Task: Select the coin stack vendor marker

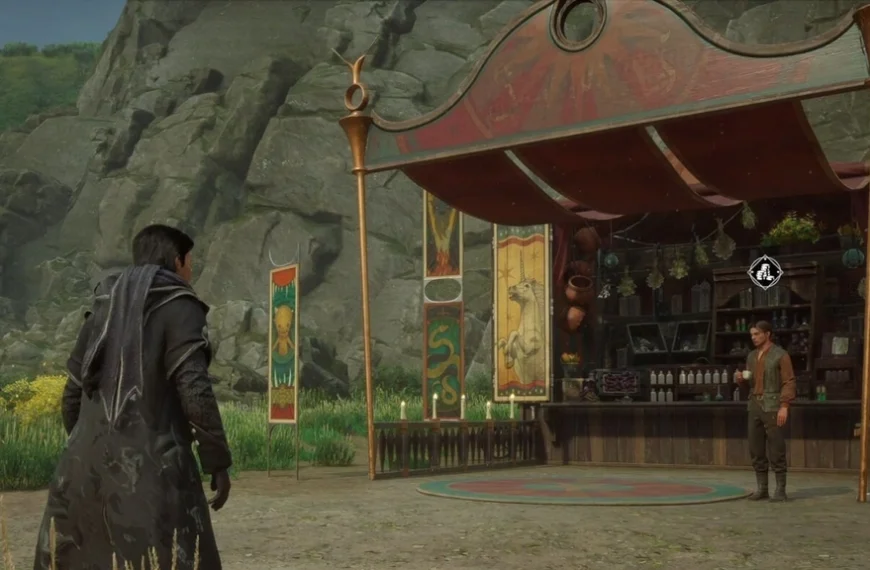Action: click(765, 271)
